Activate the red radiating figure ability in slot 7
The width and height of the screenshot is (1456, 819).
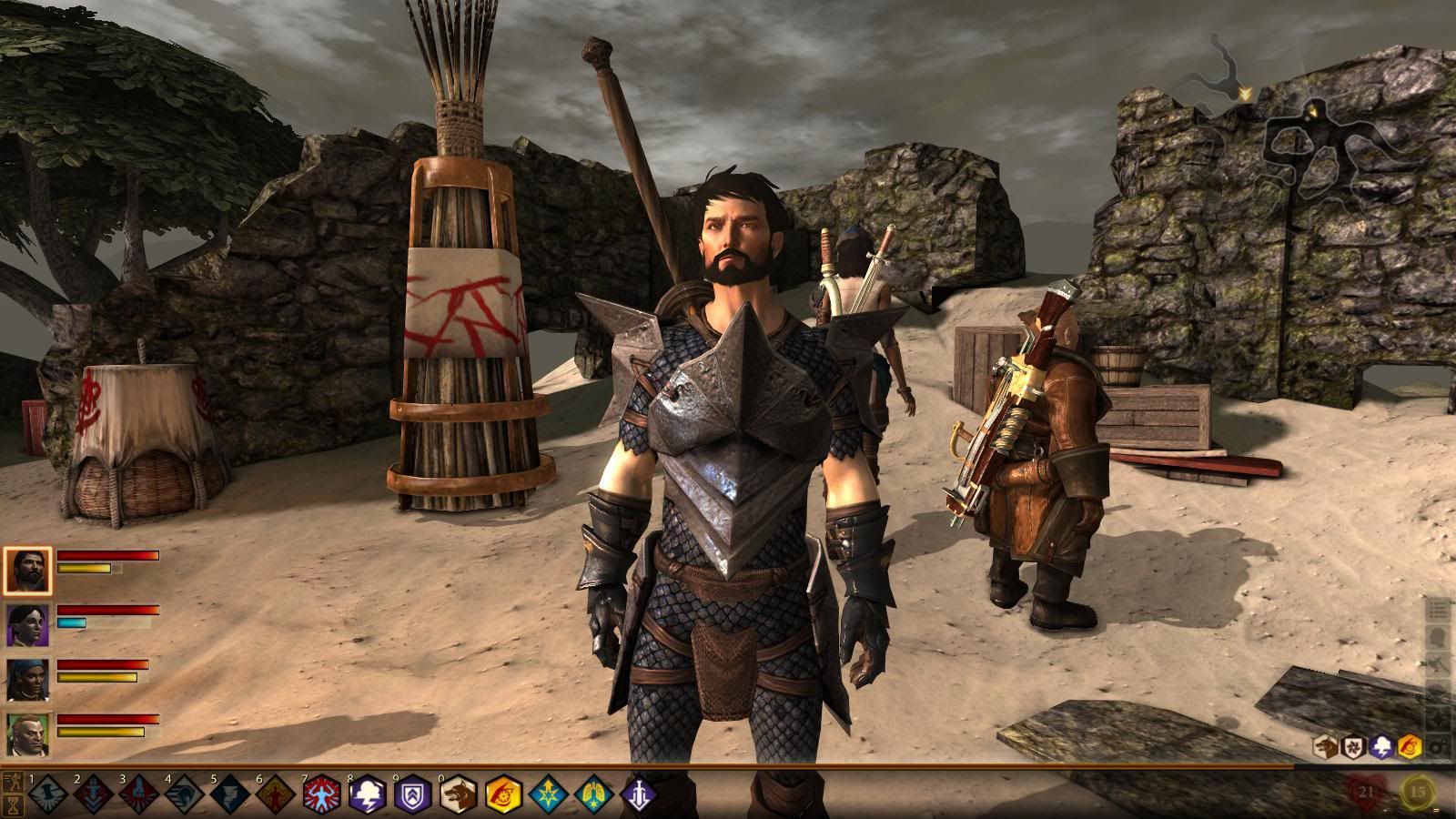point(321,794)
